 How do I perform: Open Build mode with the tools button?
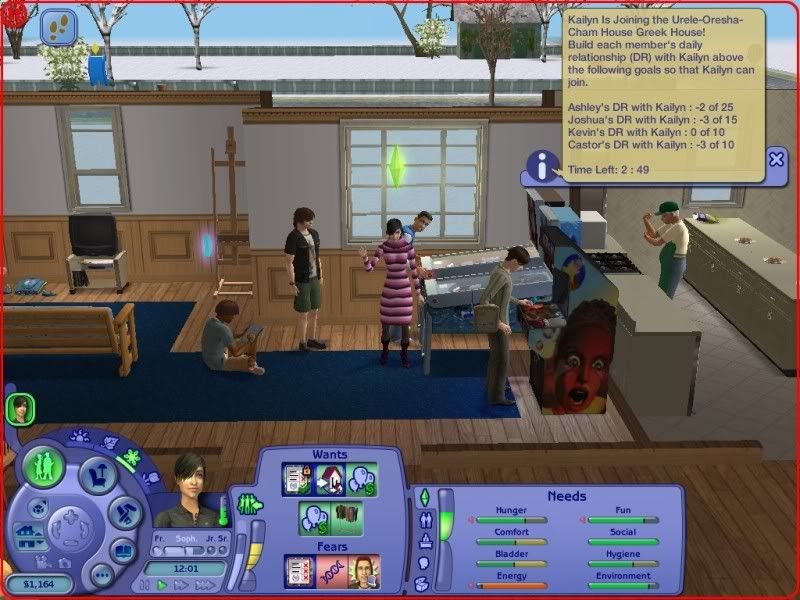(x=123, y=513)
